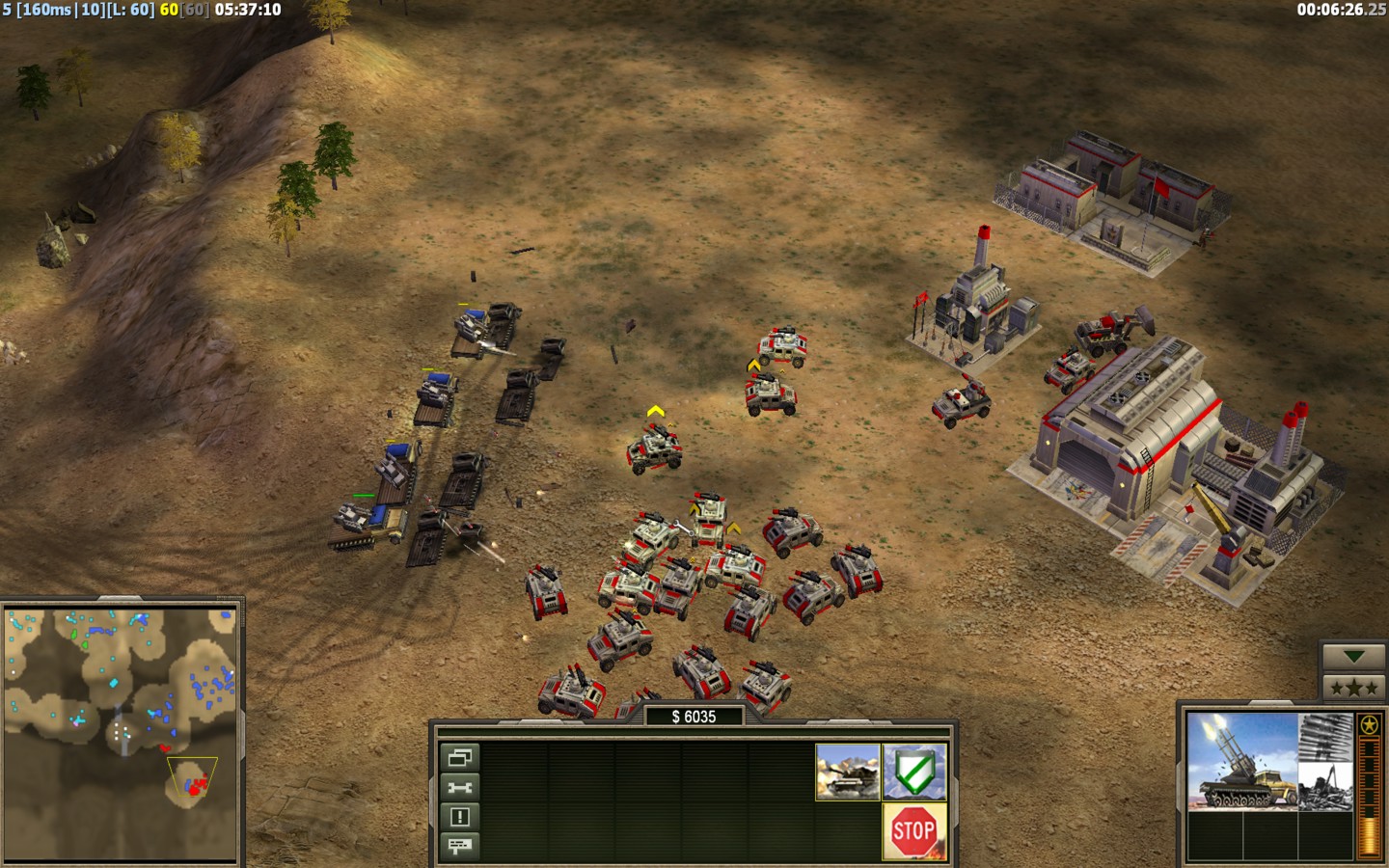Click the exclamation mark beacon button
1389x868 pixels.
(459, 817)
